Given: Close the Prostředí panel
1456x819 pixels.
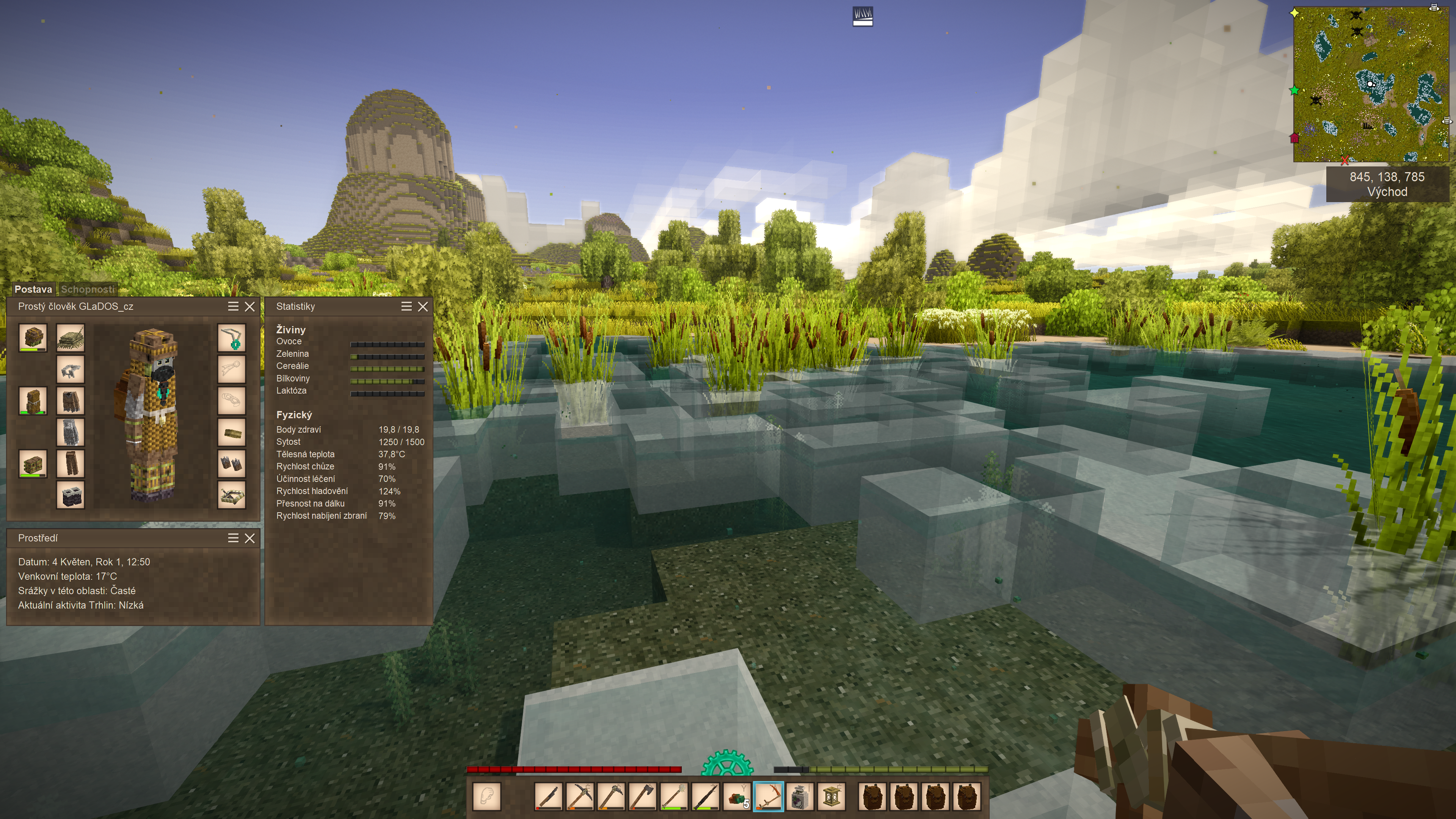Looking at the screenshot, I should pyautogui.click(x=250, y=538).
